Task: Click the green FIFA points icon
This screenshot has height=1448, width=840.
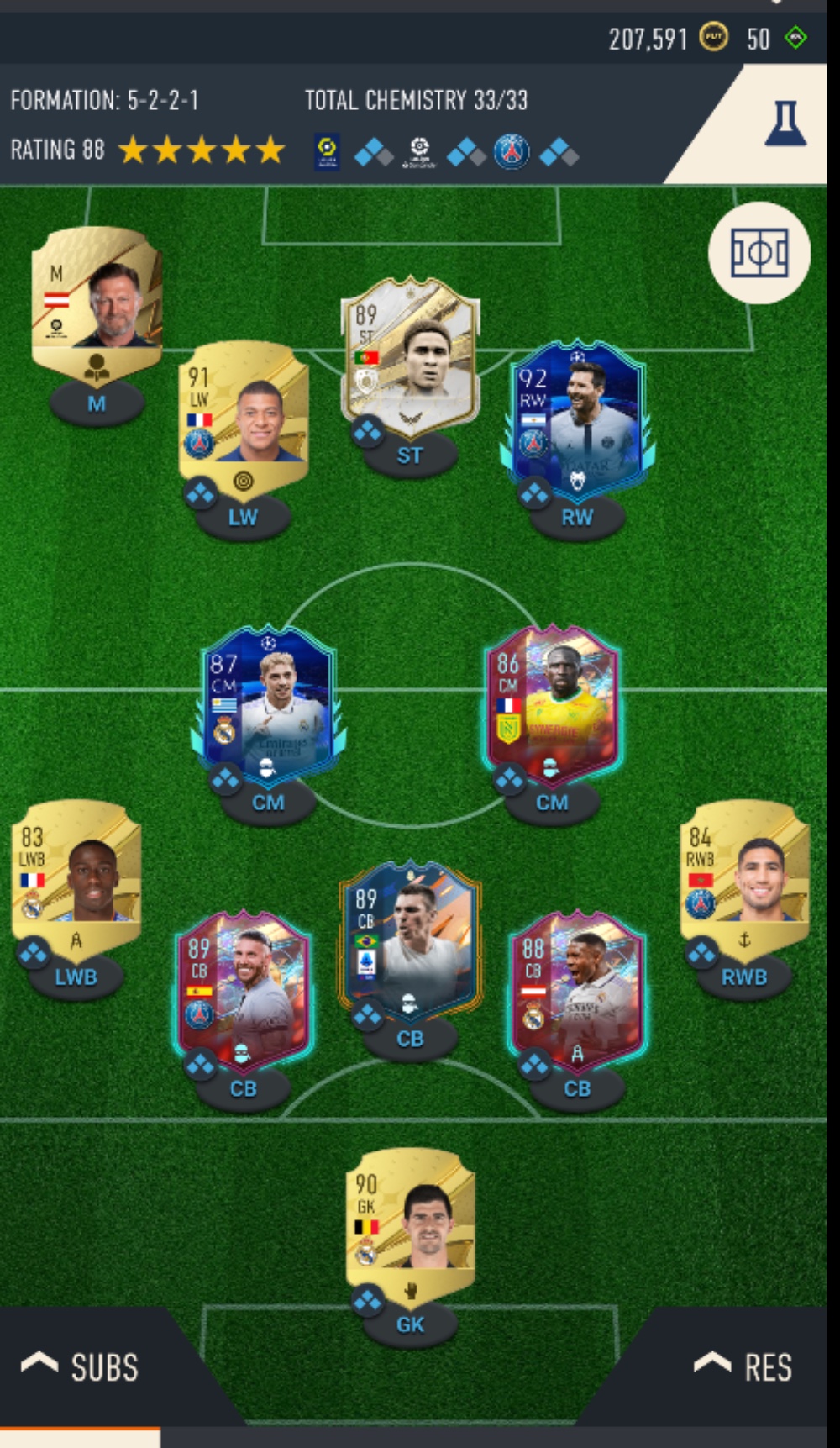Action: click(795, 37)
